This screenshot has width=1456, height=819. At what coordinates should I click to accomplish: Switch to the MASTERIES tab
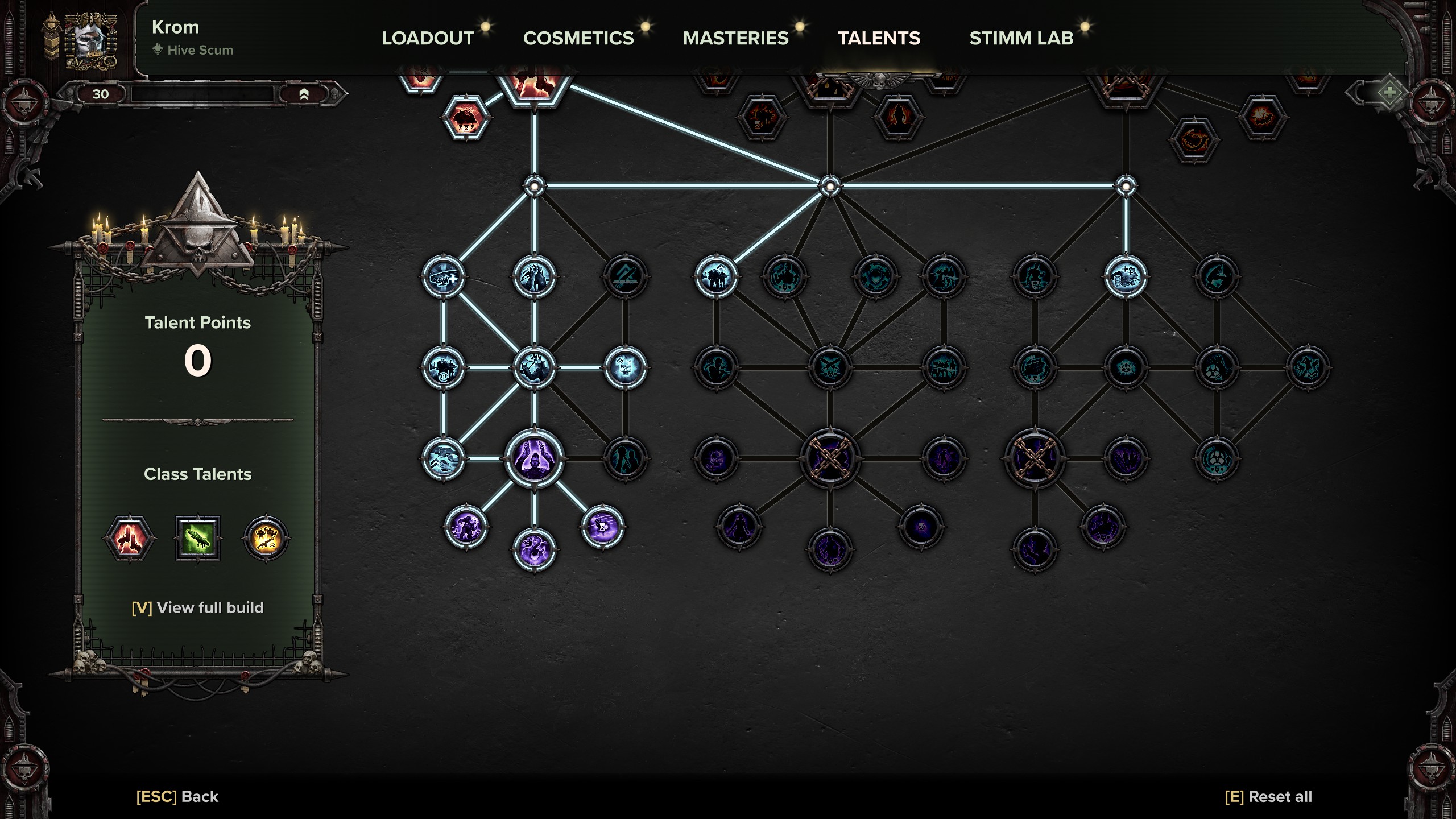point(735,38)
